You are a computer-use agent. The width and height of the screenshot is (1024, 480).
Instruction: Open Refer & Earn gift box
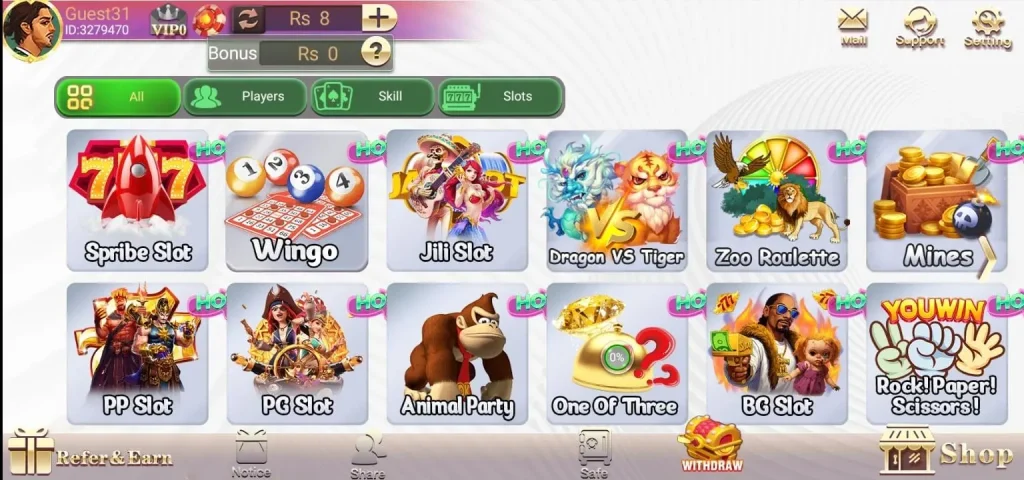[x=88, y=454]
